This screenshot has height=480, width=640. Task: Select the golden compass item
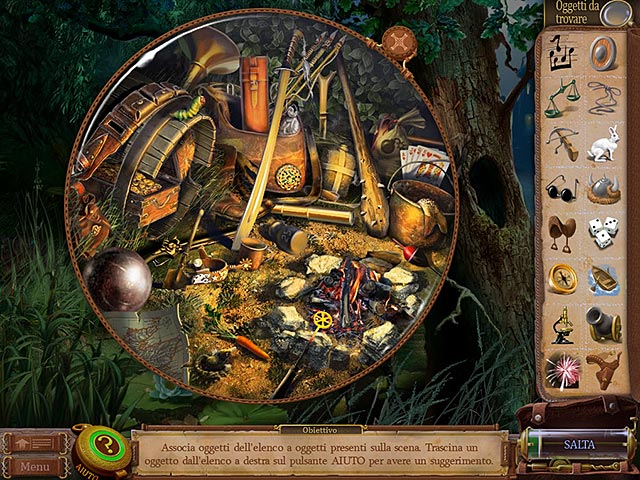[x=562, y=277]
